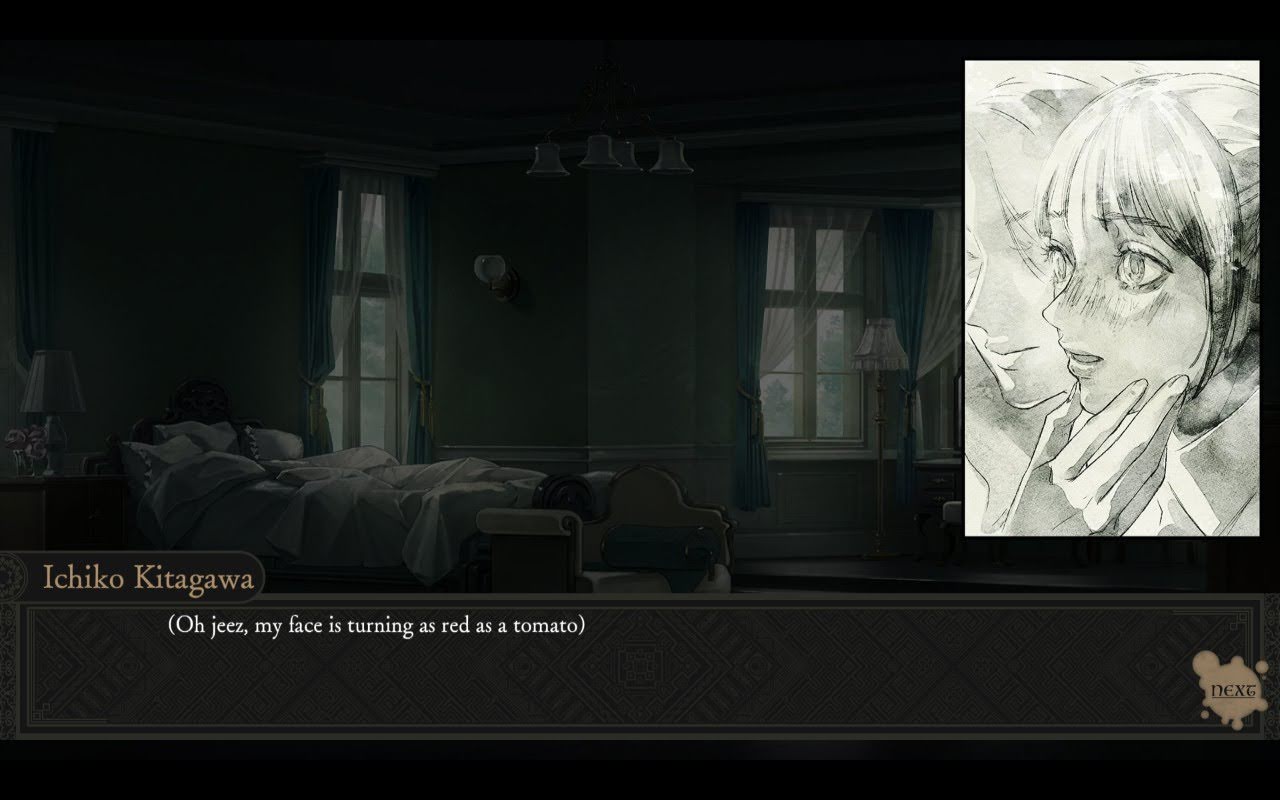This screenshot has height=800, width=1280.
Task: Click the character portrait inset top right
Action: pyautogui.click(x=1110, y=300)
